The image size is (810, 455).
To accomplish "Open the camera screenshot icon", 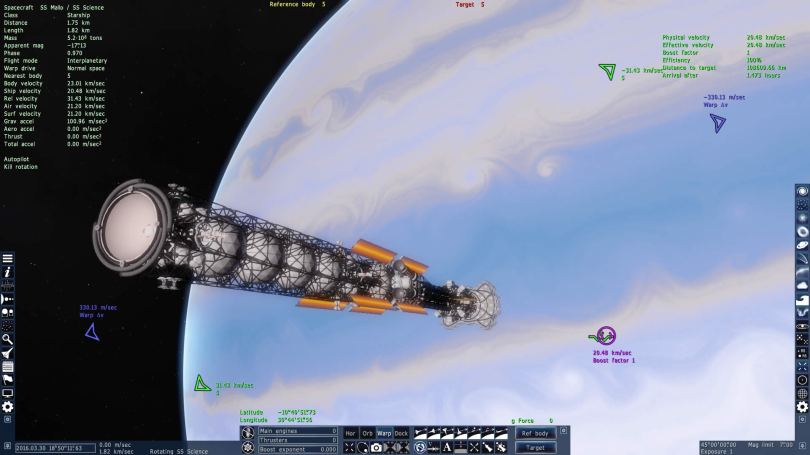I will [376, 447].
